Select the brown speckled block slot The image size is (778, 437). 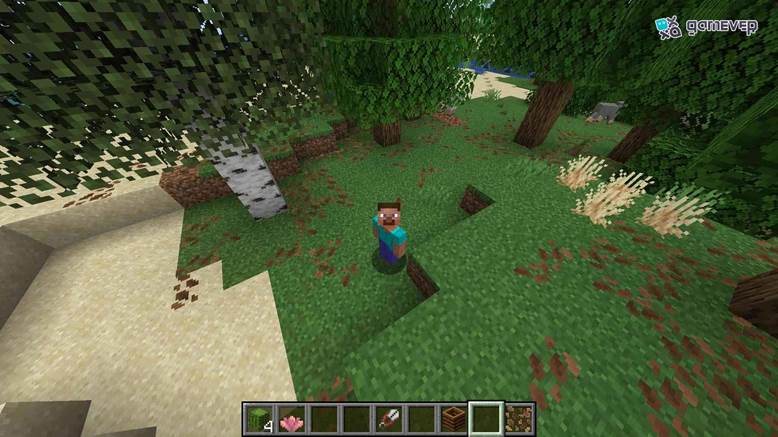pyautogui.click(x=519, y=419)
